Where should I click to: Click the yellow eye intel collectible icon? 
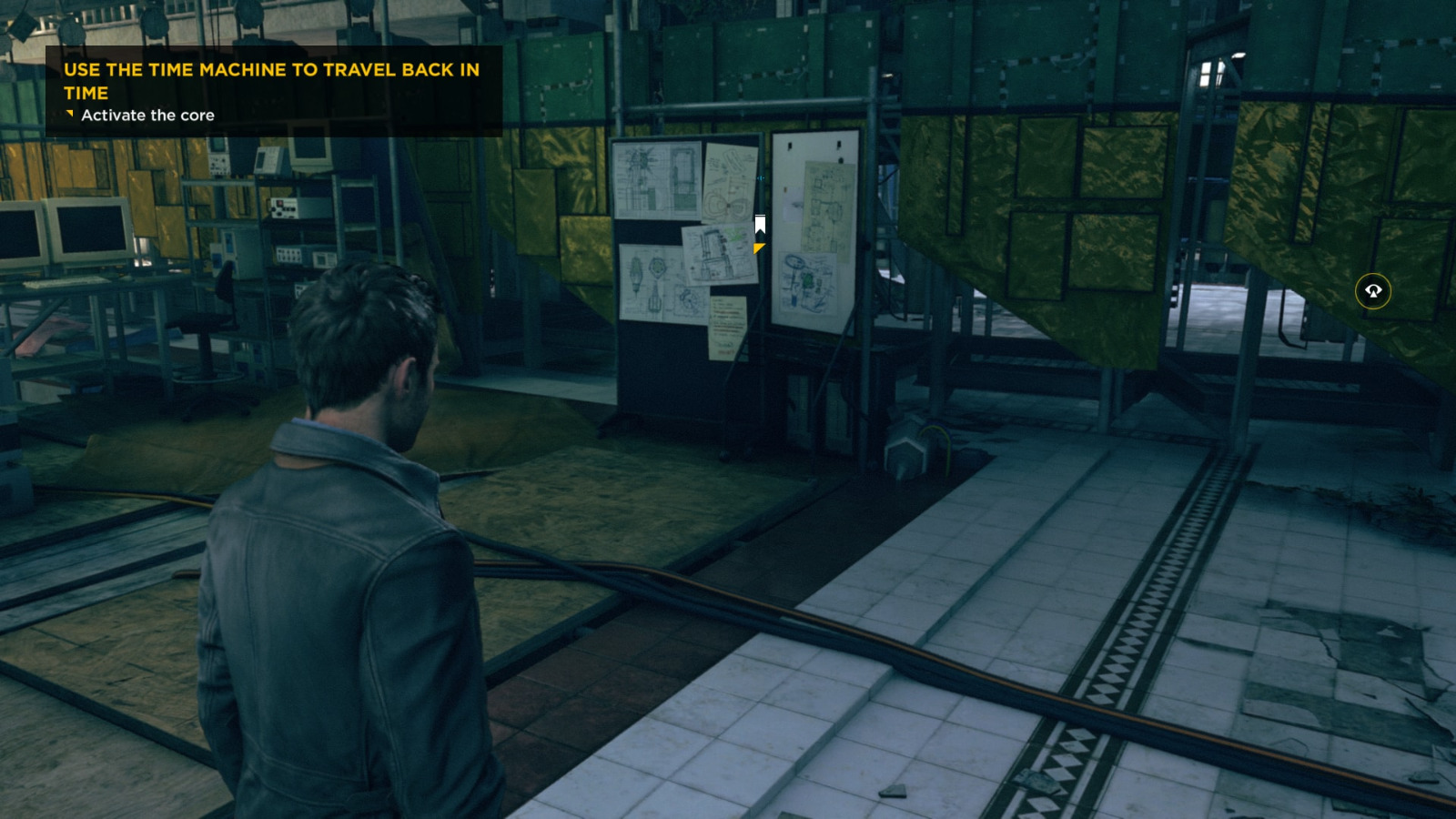(x=1372, y=292)
